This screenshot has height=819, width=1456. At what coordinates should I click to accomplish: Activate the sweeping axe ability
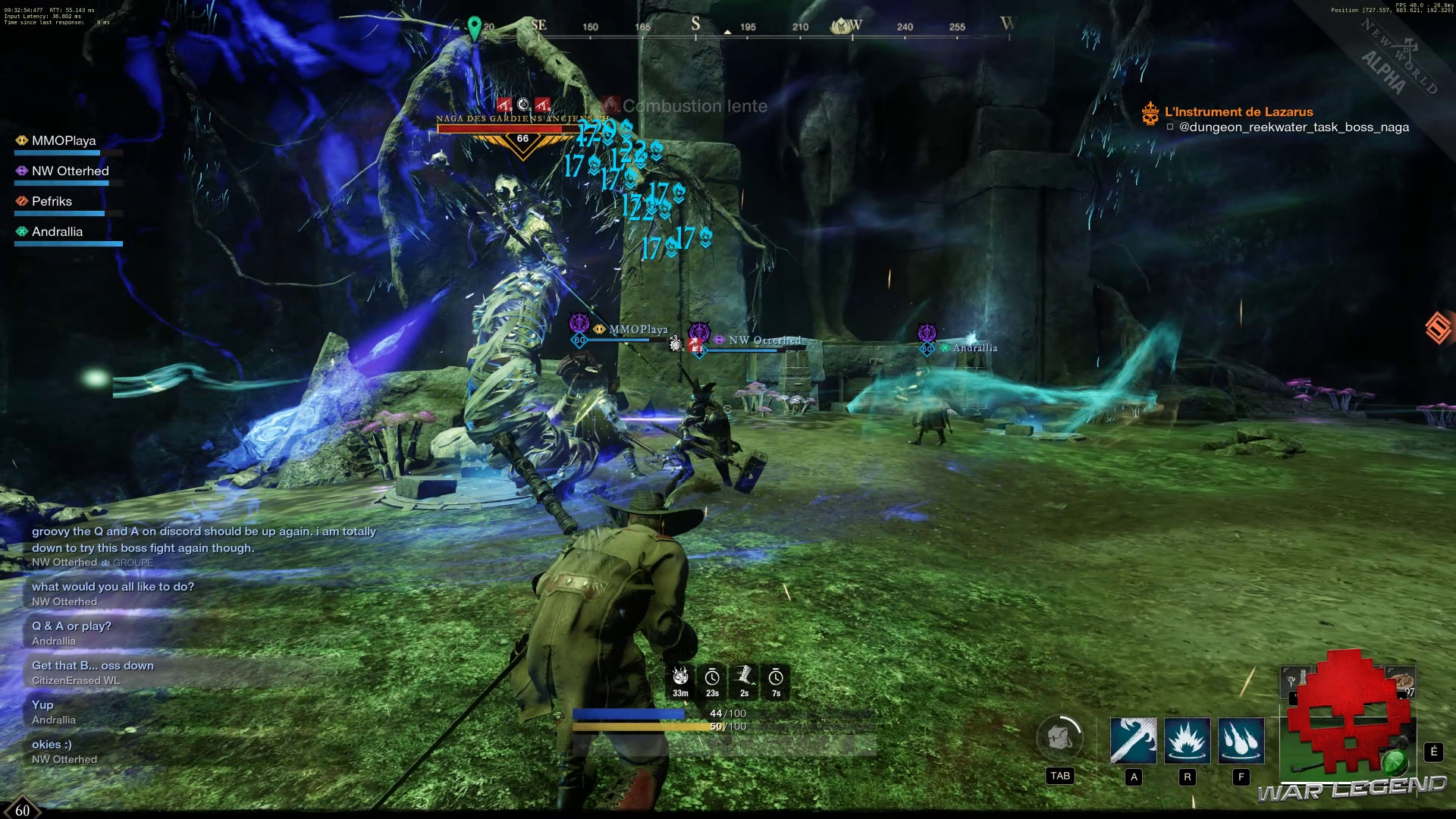pos(1133,740)
